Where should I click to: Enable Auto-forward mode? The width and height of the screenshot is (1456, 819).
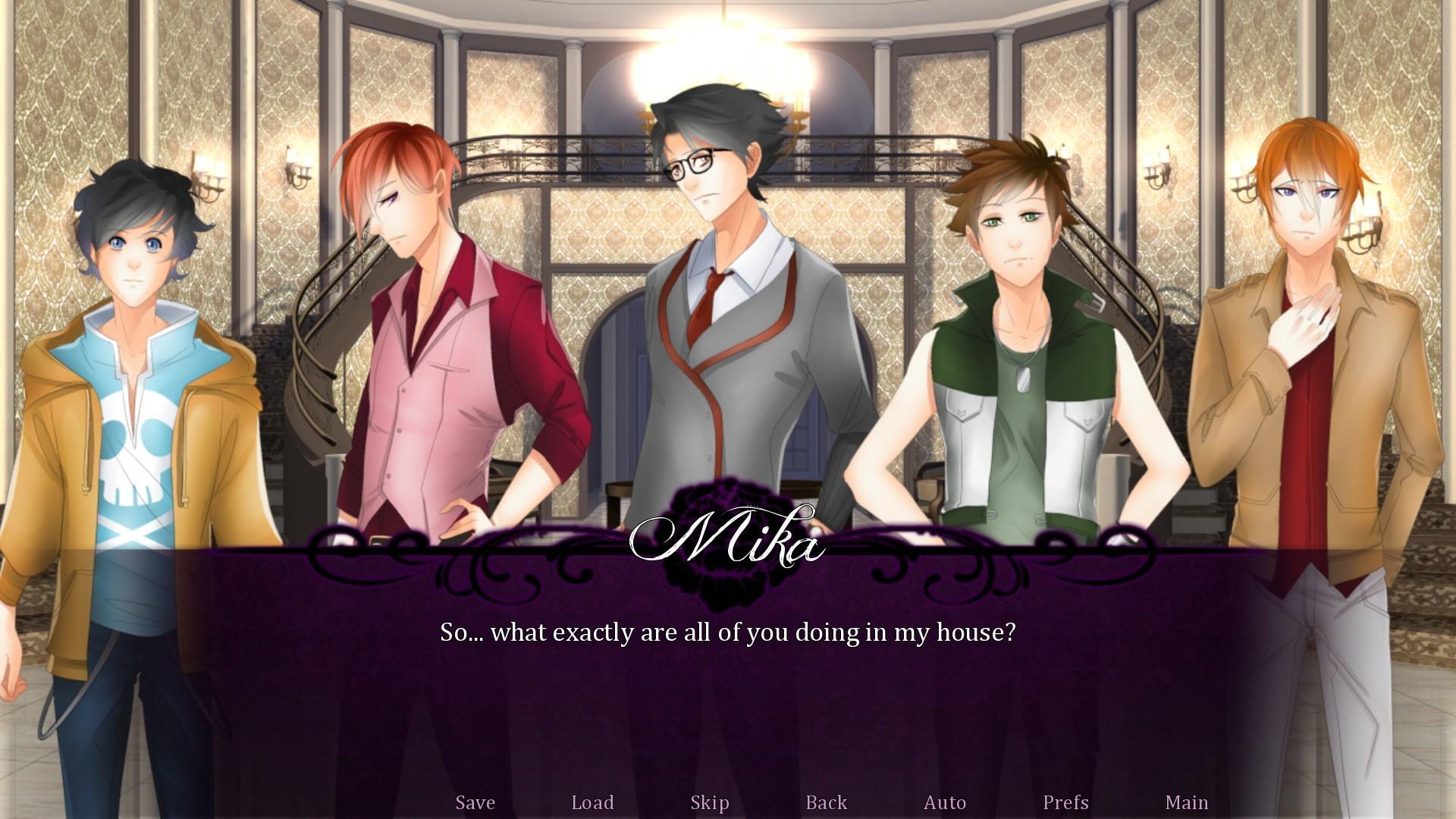click(945, 802)
